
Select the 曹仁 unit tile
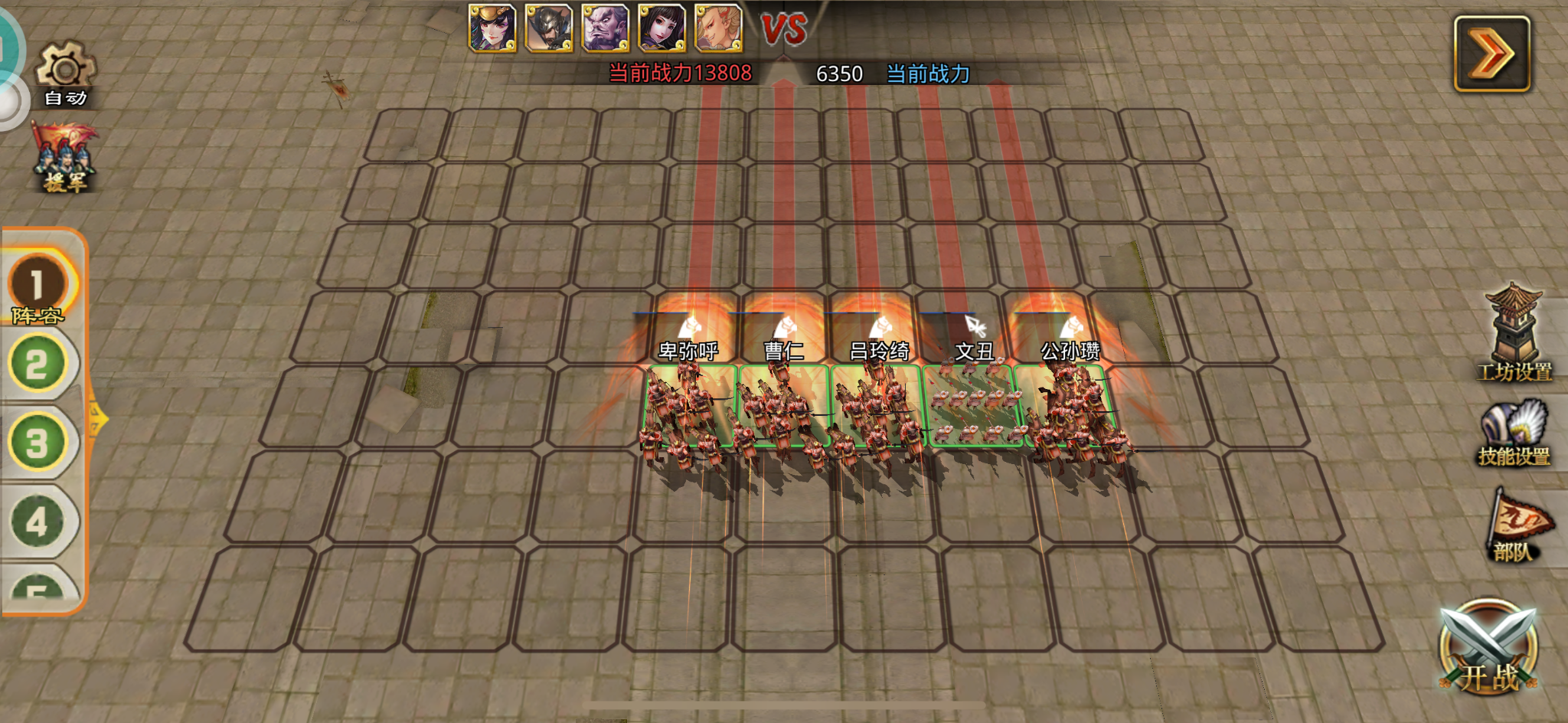[782, 407]
